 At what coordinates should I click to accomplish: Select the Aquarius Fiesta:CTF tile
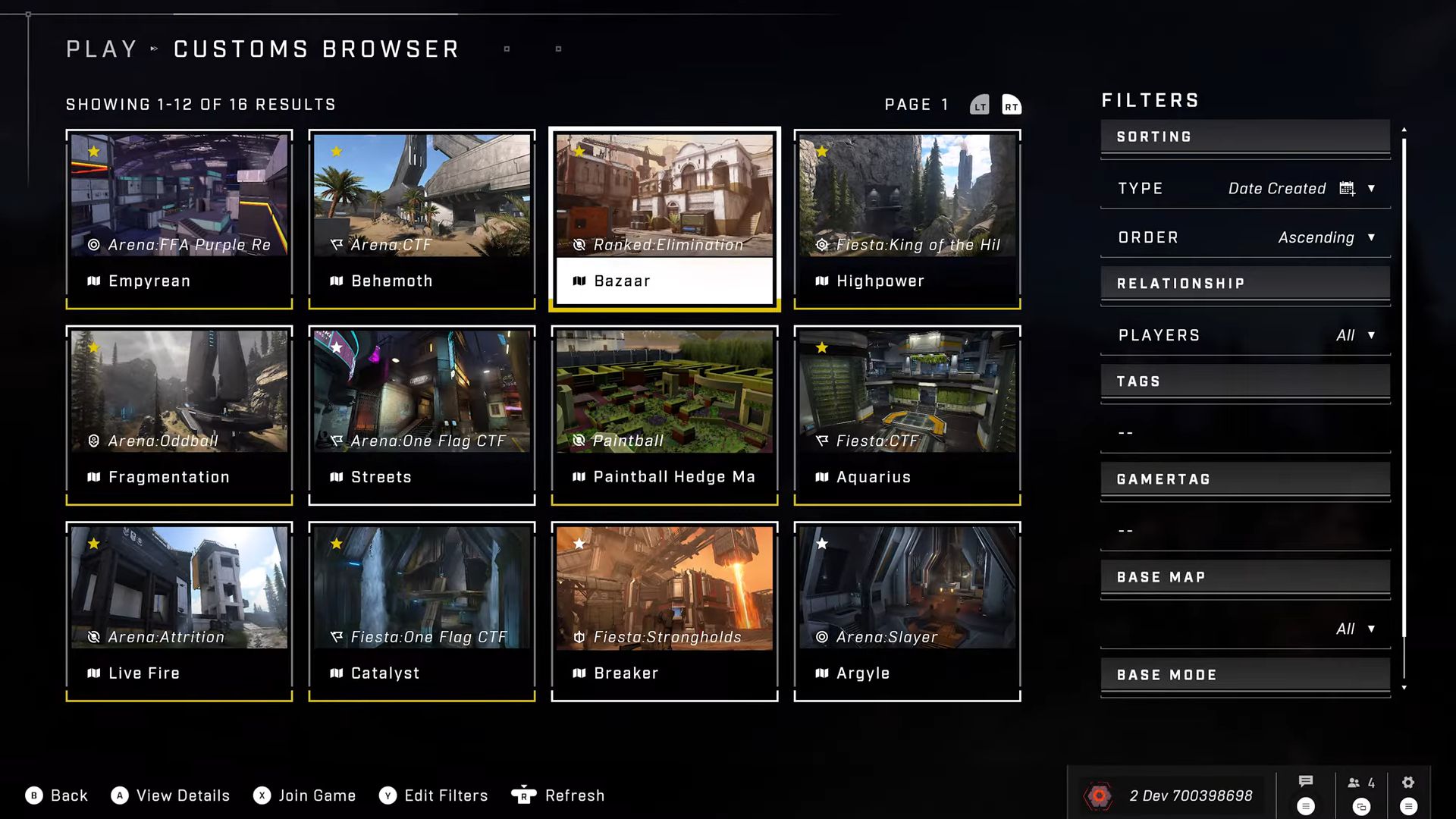coord(907,415)
